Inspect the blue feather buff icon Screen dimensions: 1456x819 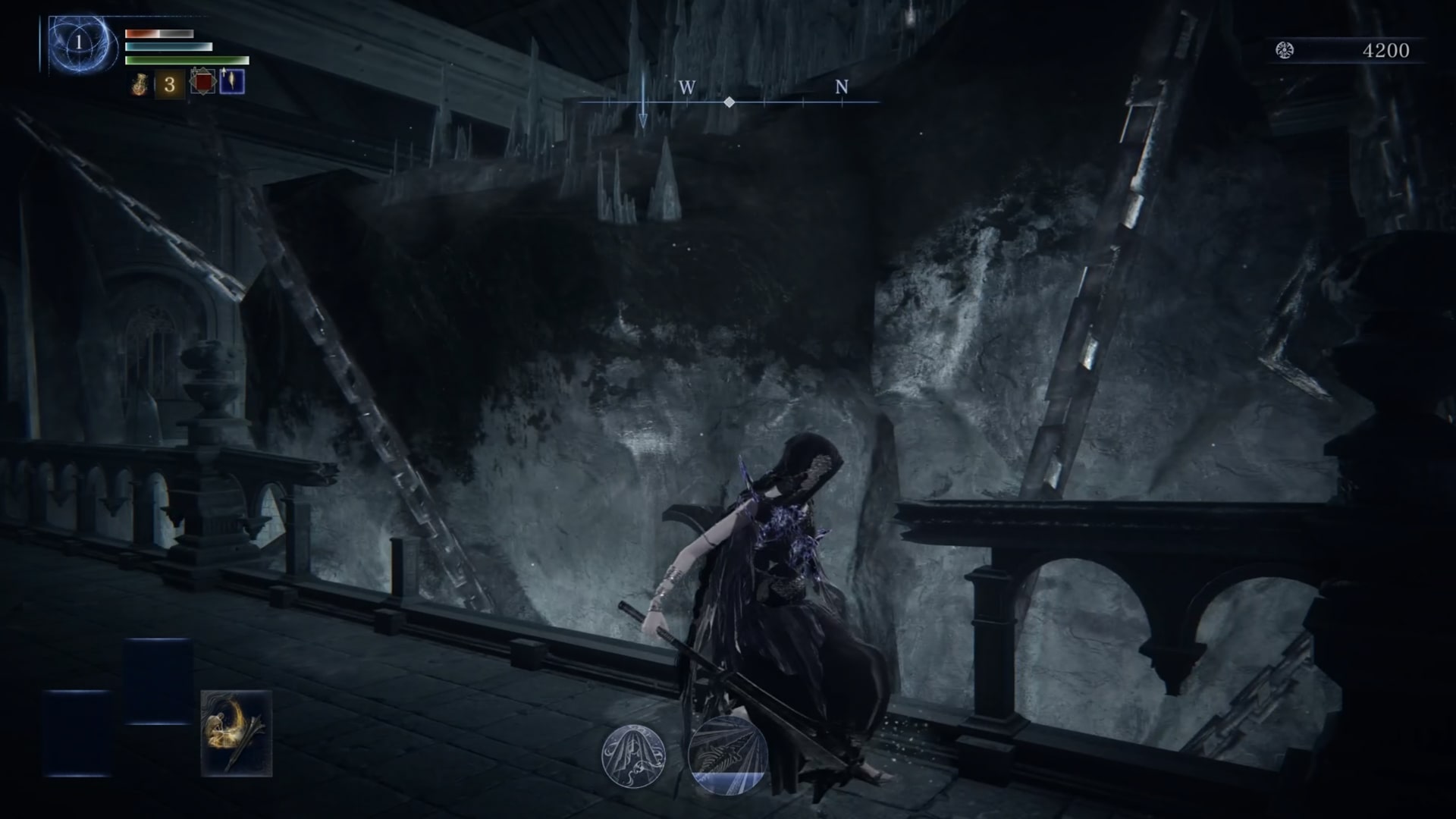(231, 82)
